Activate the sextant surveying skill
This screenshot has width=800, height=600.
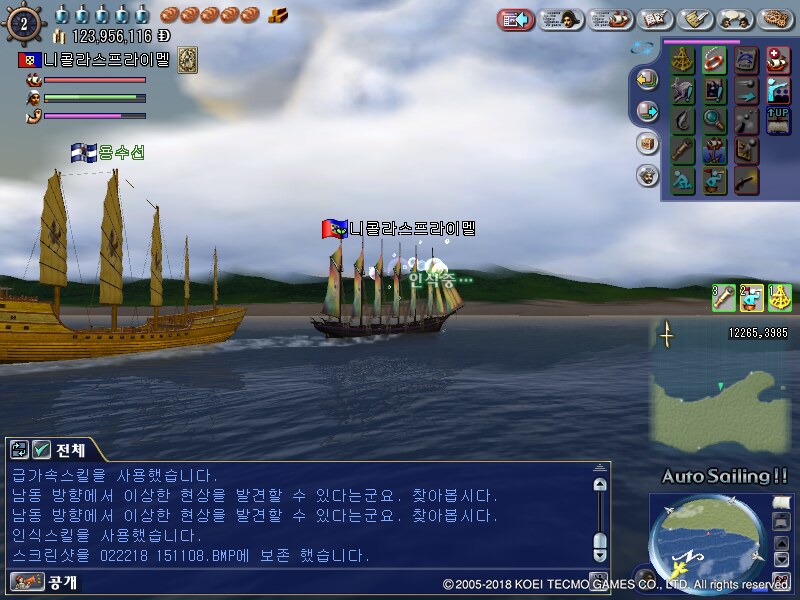click(684, 60)
